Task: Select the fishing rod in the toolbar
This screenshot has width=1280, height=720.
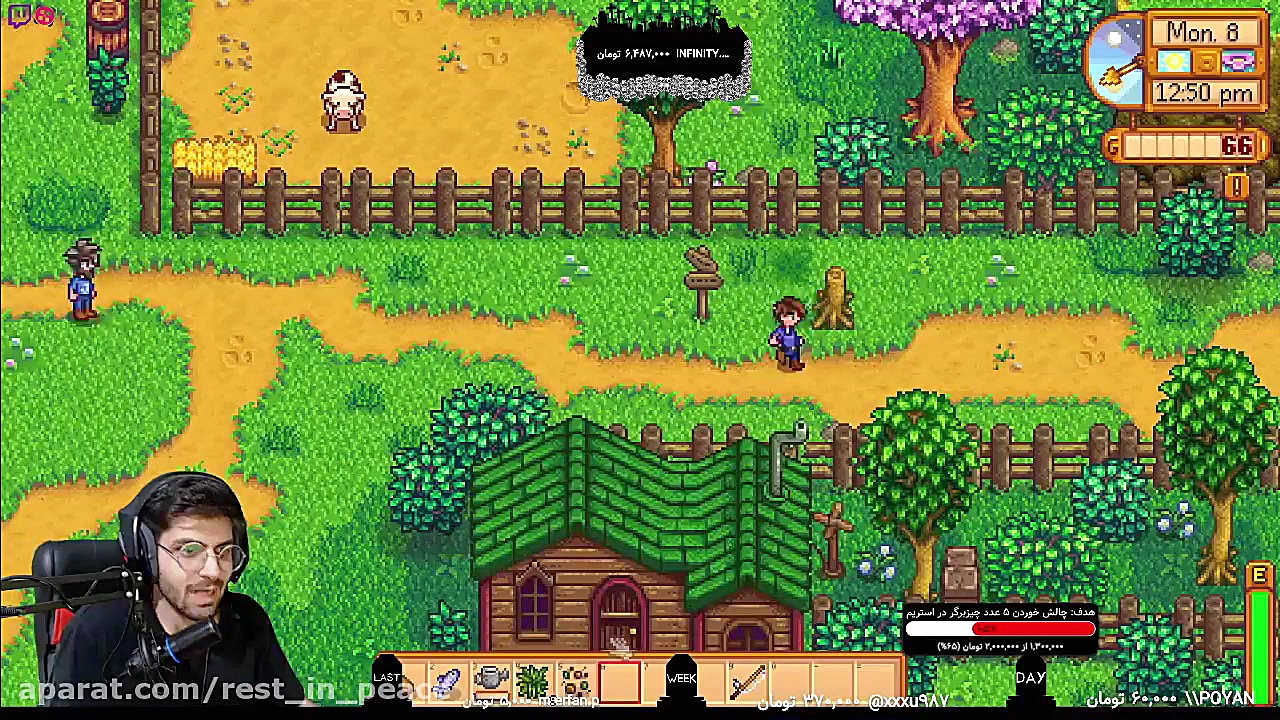Action: click(x=745, y=680)
